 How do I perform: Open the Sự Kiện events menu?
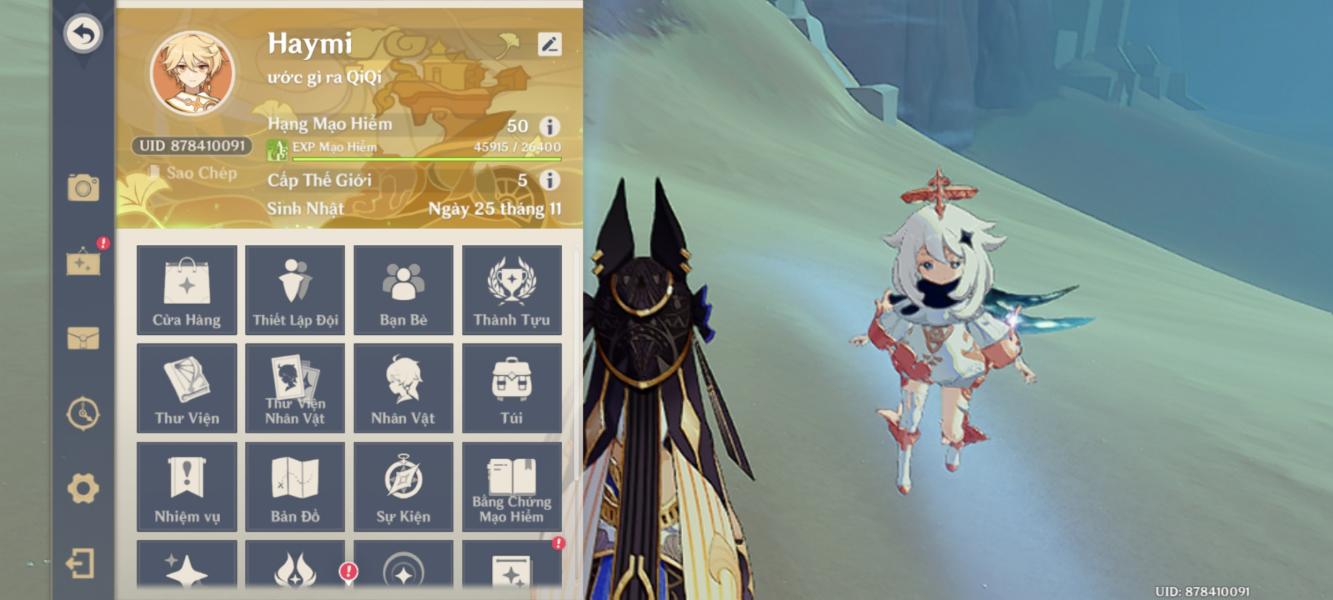[x=403, y=486]
